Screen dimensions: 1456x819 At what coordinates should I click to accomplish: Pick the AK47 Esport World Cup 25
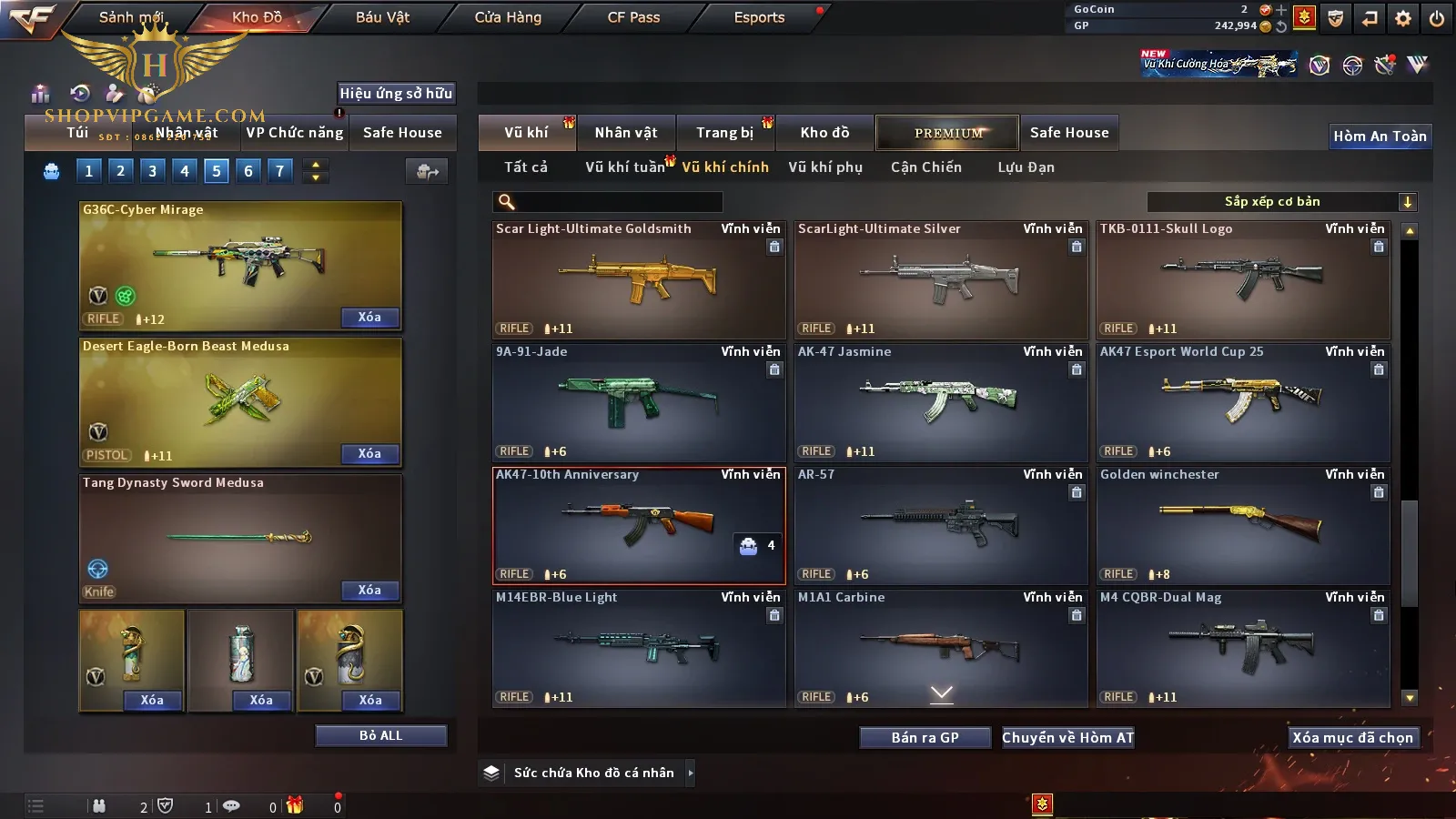(1242, 403)
